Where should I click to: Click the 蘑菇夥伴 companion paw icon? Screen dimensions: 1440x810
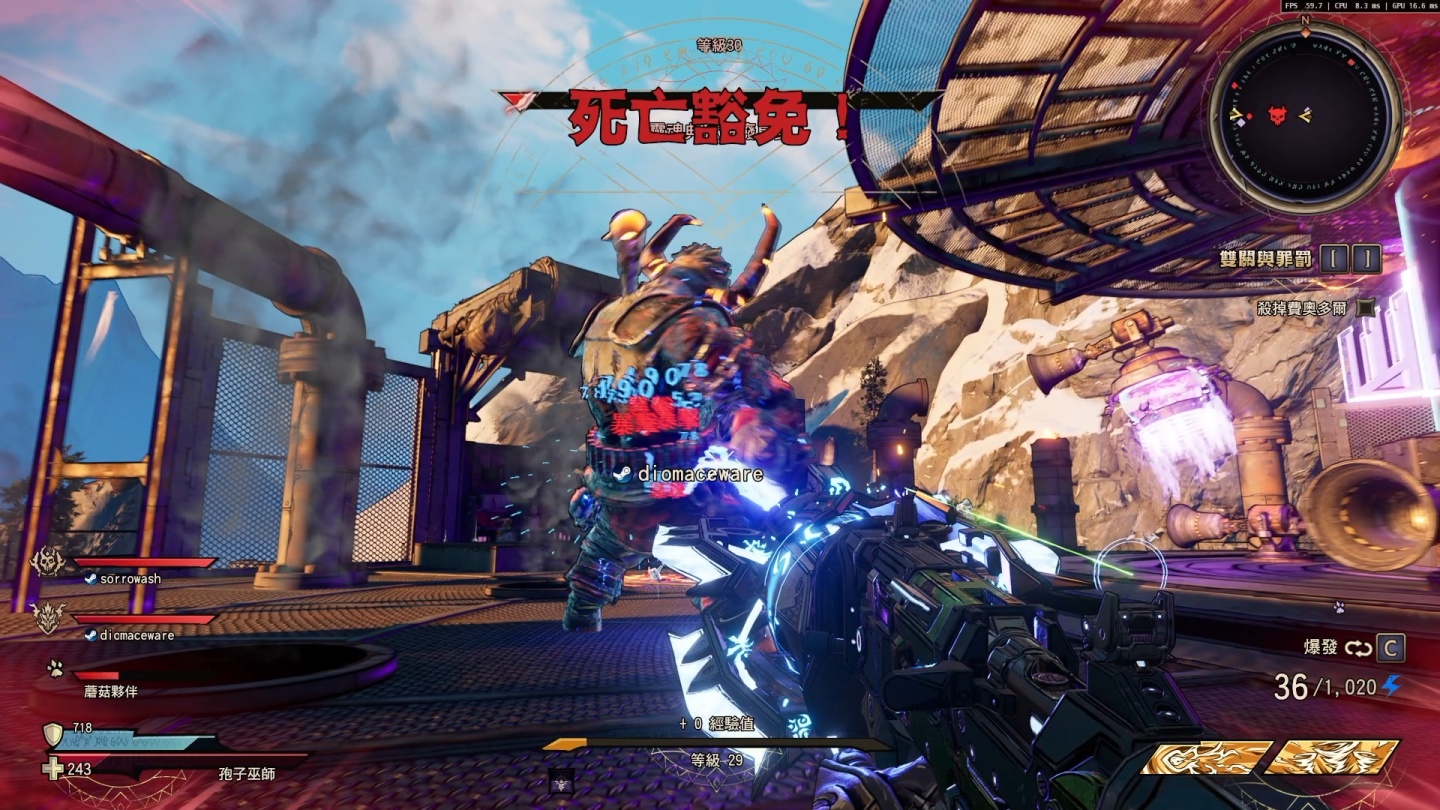54,667
